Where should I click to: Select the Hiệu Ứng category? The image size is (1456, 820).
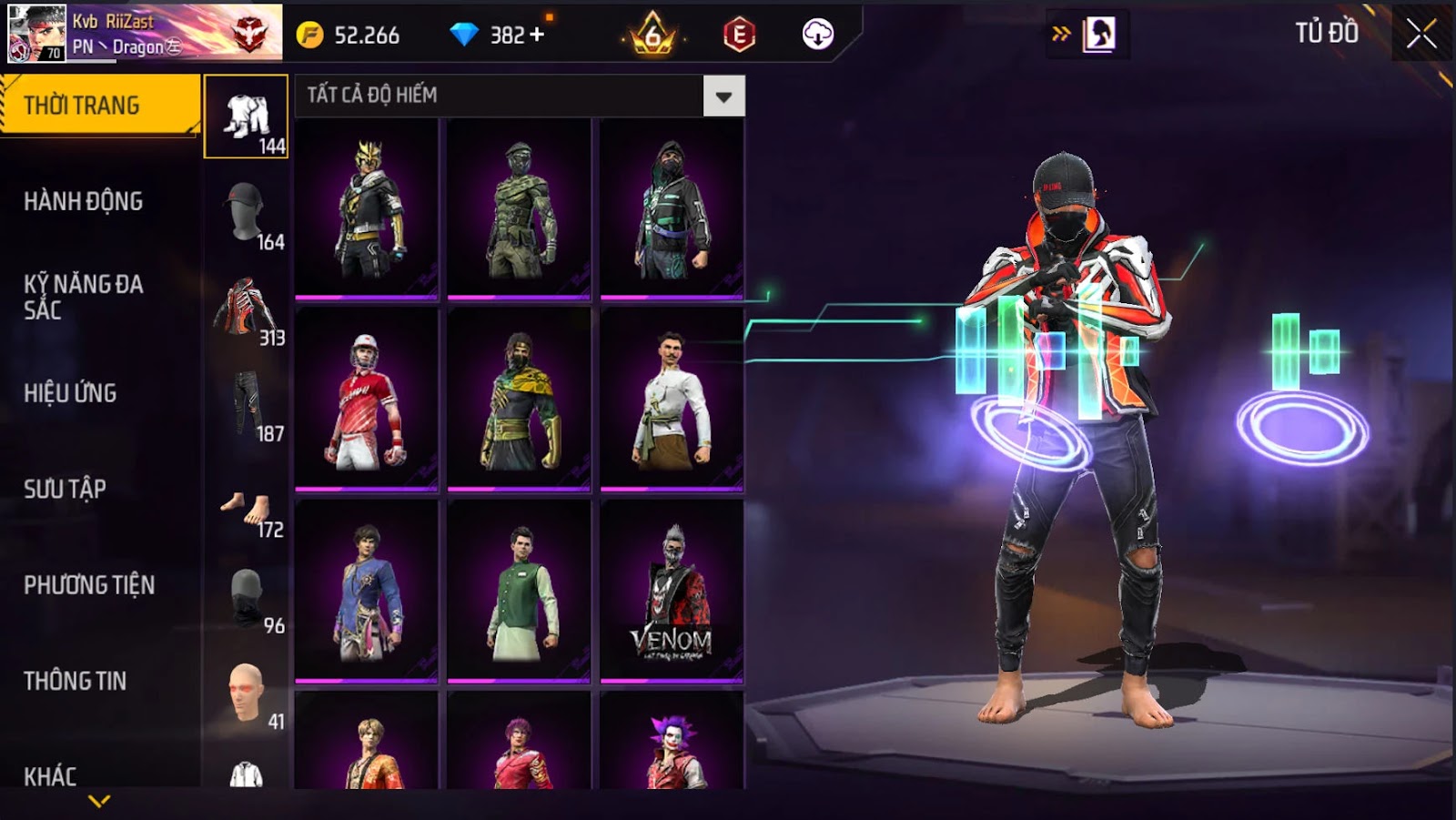coord(71,393)
